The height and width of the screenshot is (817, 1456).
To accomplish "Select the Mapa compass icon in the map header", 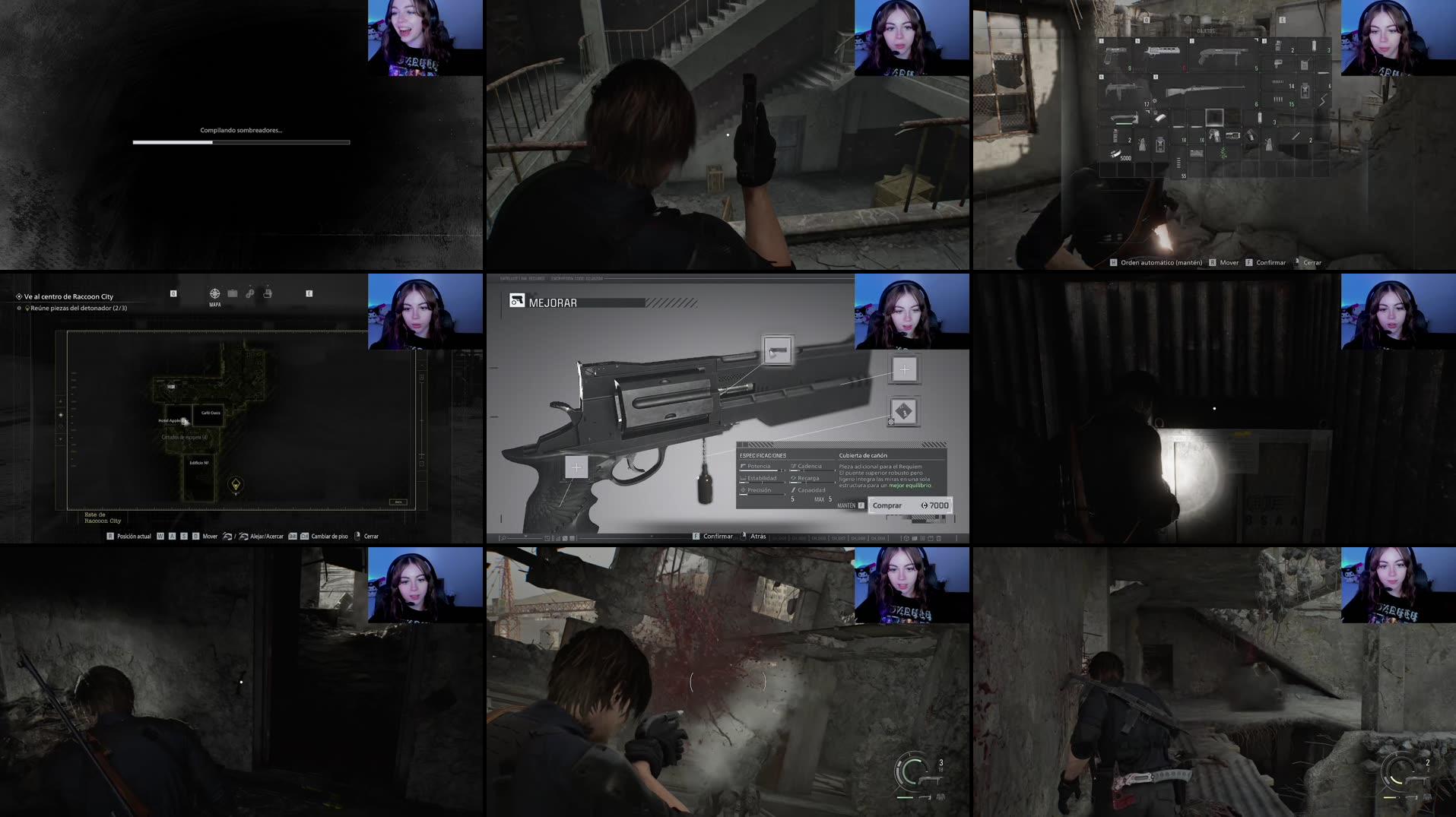I will [x=214, y=293].
